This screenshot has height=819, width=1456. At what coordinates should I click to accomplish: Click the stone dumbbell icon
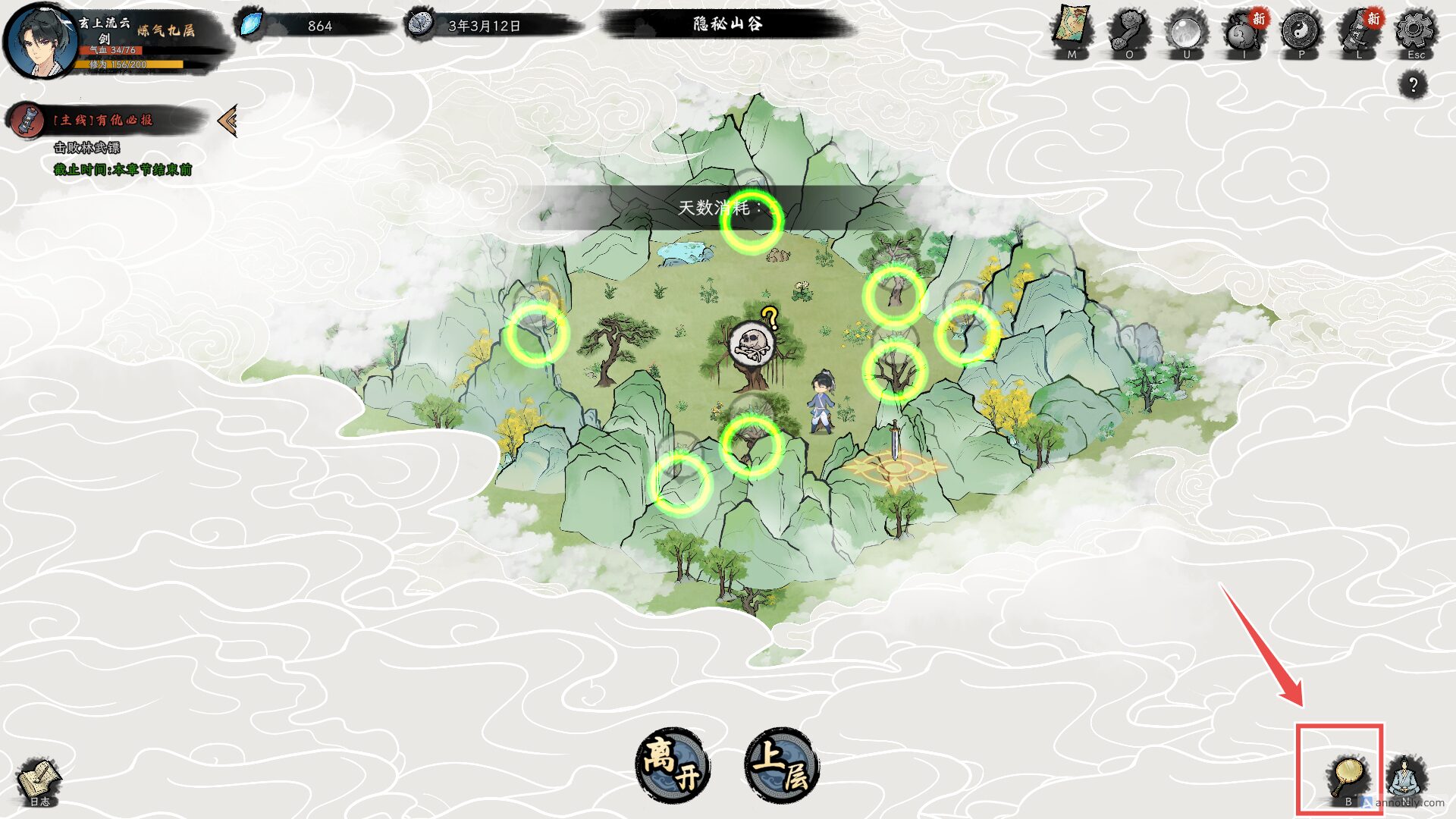1129,32
